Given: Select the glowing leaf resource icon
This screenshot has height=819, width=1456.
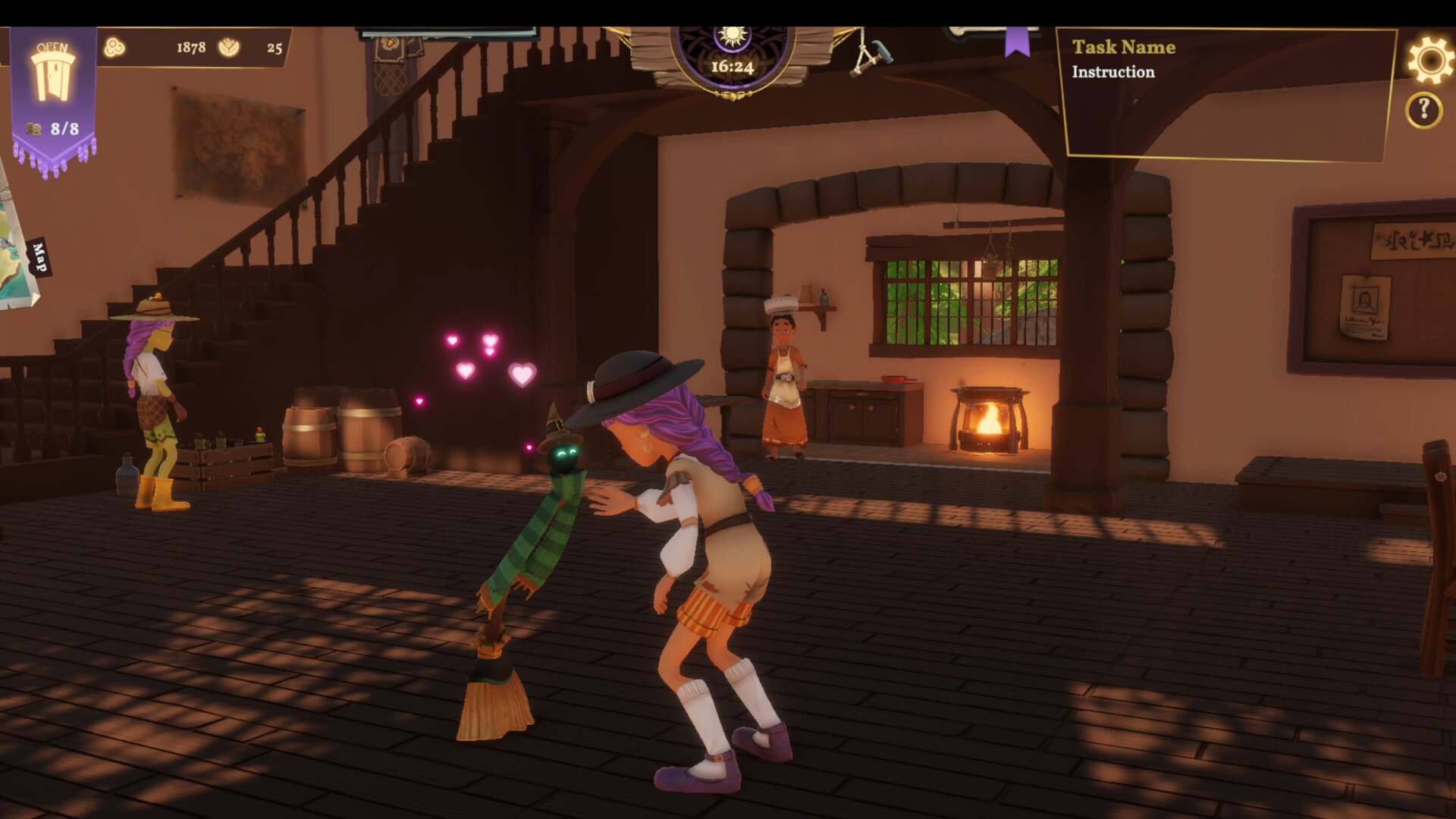Looking at the screenshot, I should (229, 47).
